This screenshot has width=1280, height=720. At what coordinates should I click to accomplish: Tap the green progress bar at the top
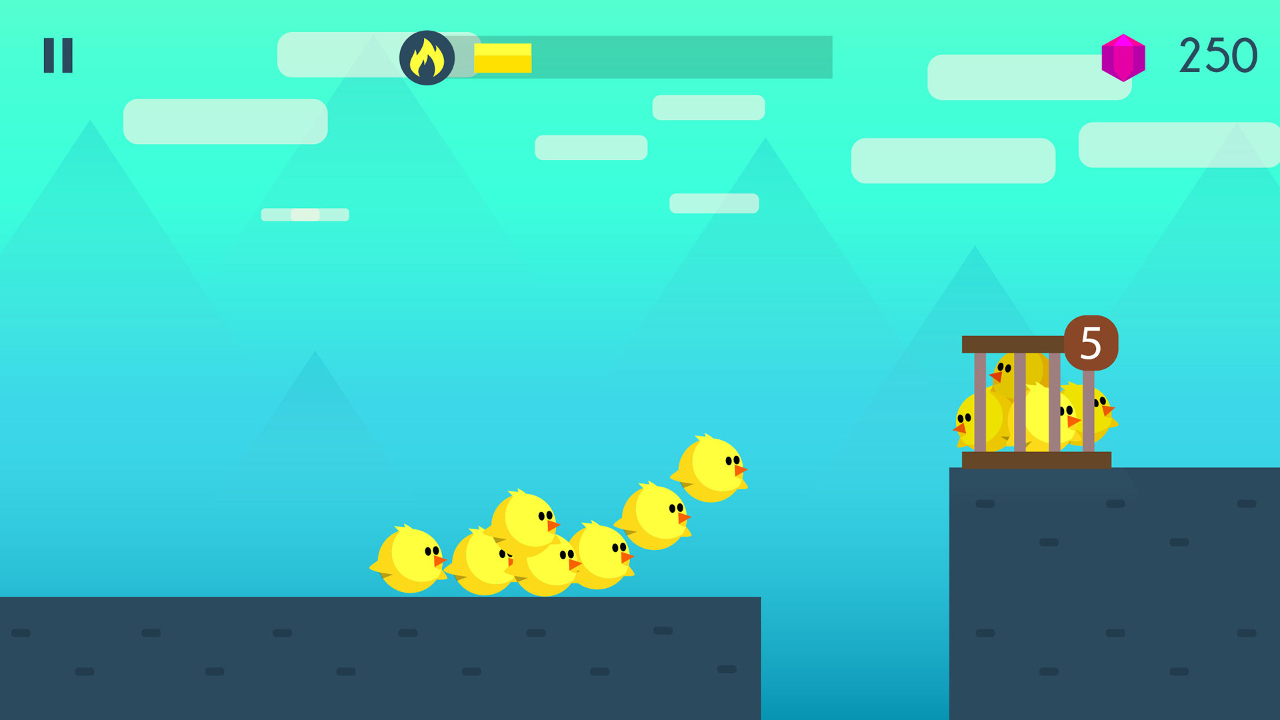[x=680, y=57]
